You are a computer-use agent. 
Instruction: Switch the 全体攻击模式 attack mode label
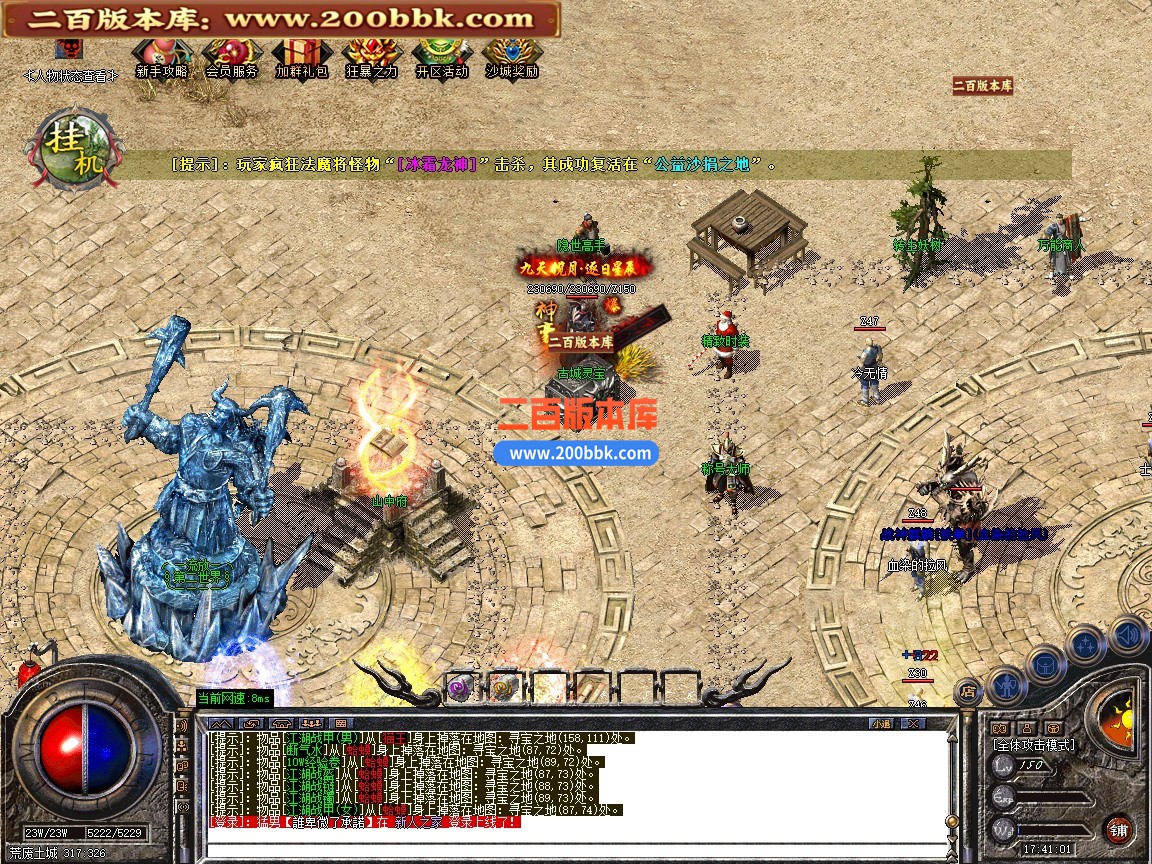pyautogui.click(x=1033, y=745)
